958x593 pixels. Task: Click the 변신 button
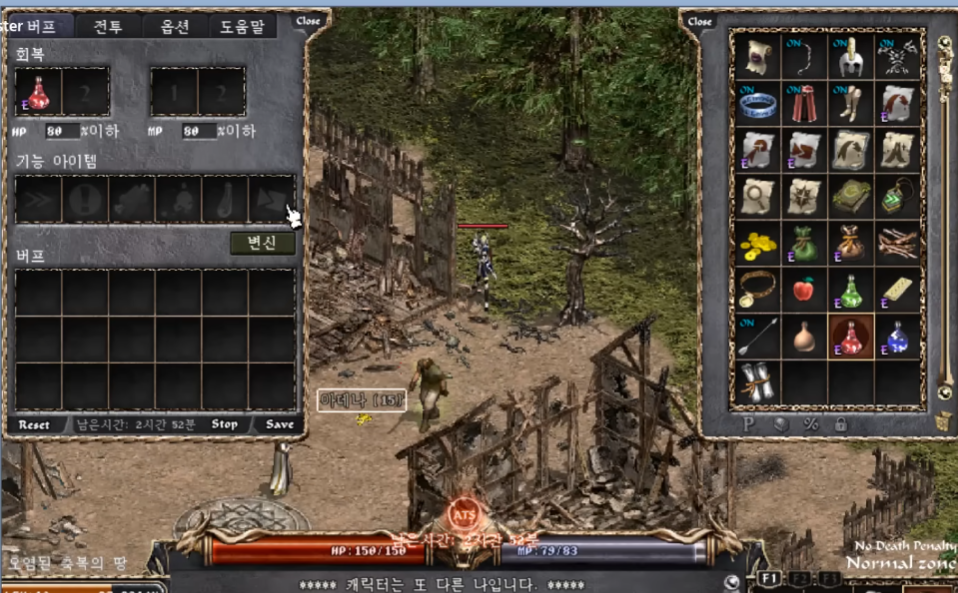262,243
